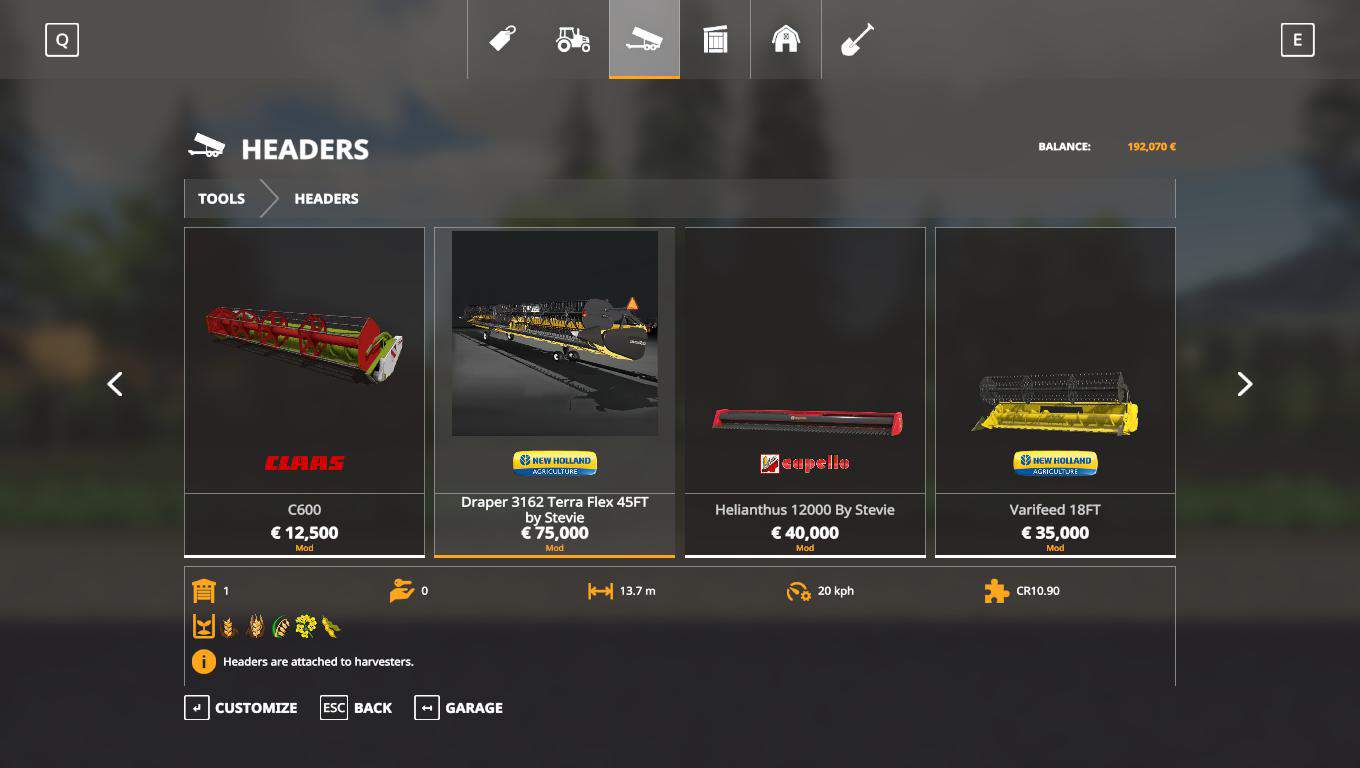The height and width of the screenshot is (768, 1360).
Task: Select the CLAAS C600 header card
Action: [x=304, y=391]
